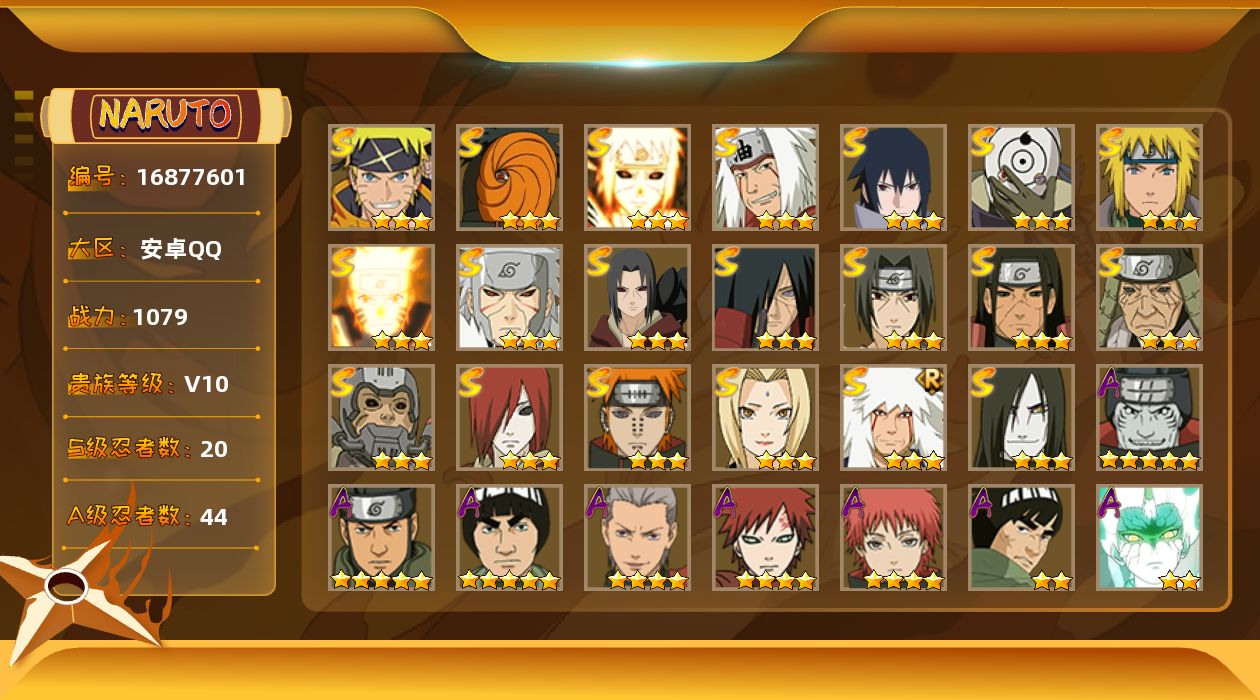
Task: Select red-haired Nagato with covered eye
Action: click(x=509, y=417)
